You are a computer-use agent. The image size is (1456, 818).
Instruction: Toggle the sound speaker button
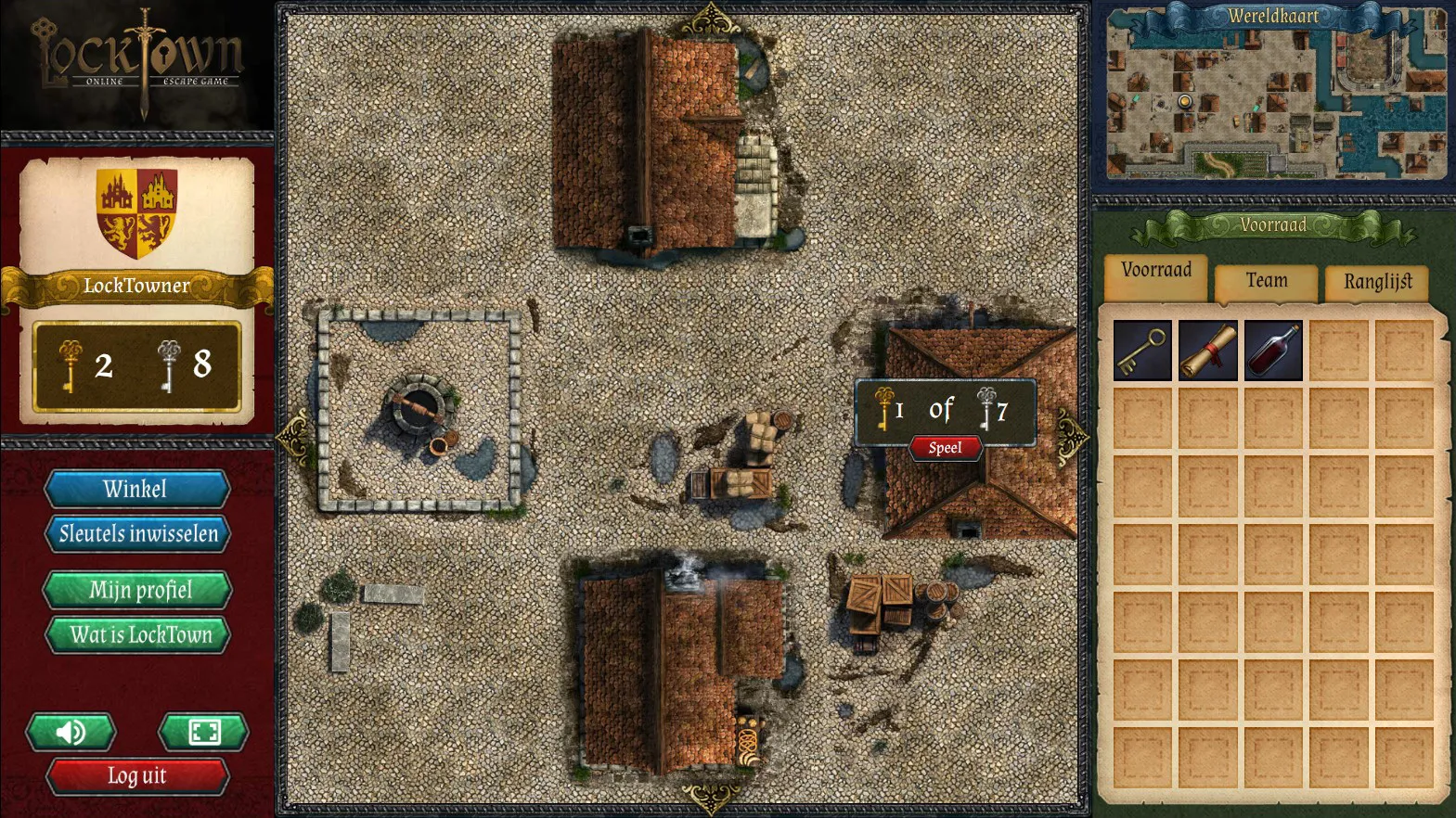(x=71, y=732)
